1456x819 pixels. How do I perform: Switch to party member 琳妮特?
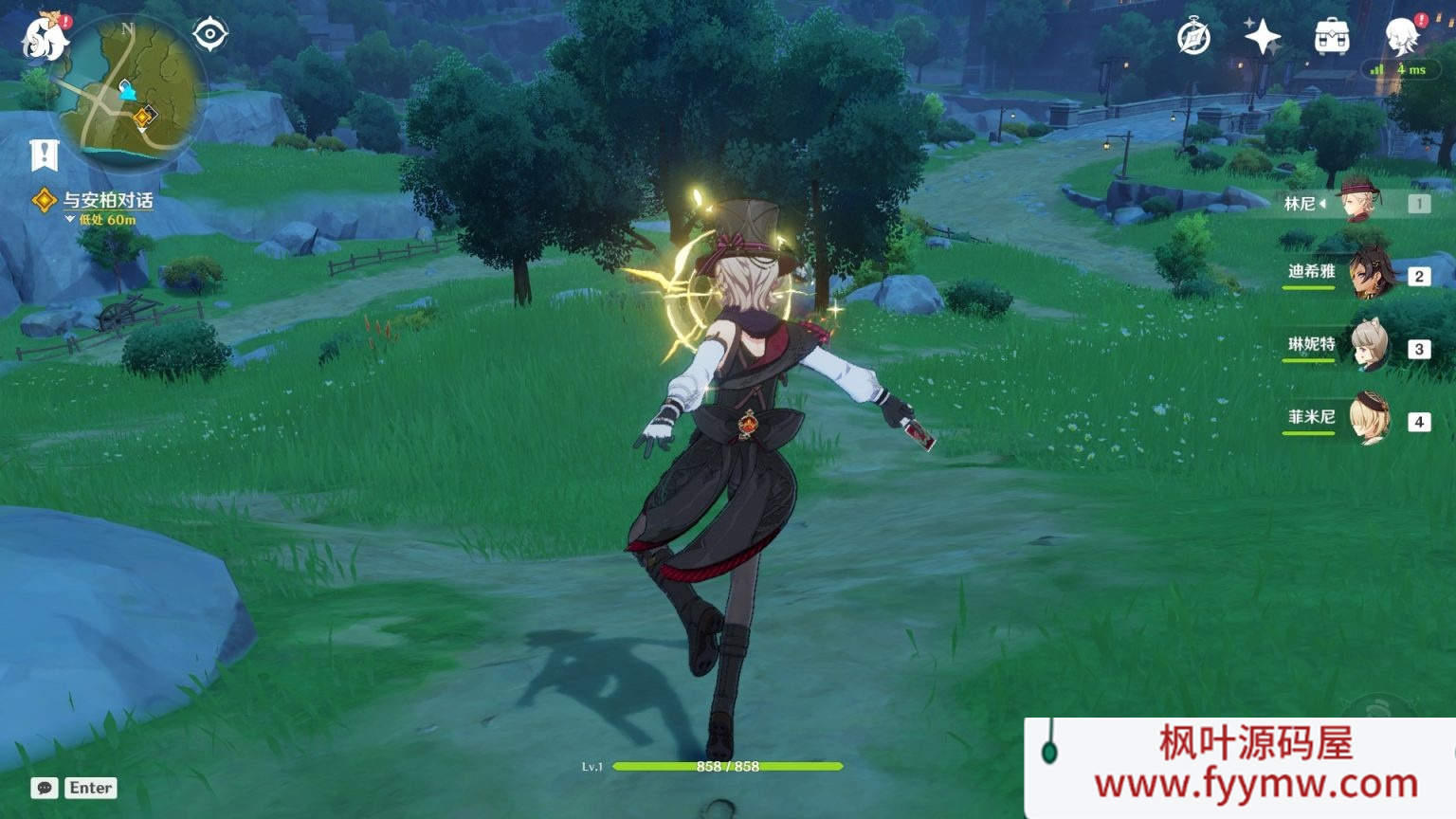tap(1369, 347)
